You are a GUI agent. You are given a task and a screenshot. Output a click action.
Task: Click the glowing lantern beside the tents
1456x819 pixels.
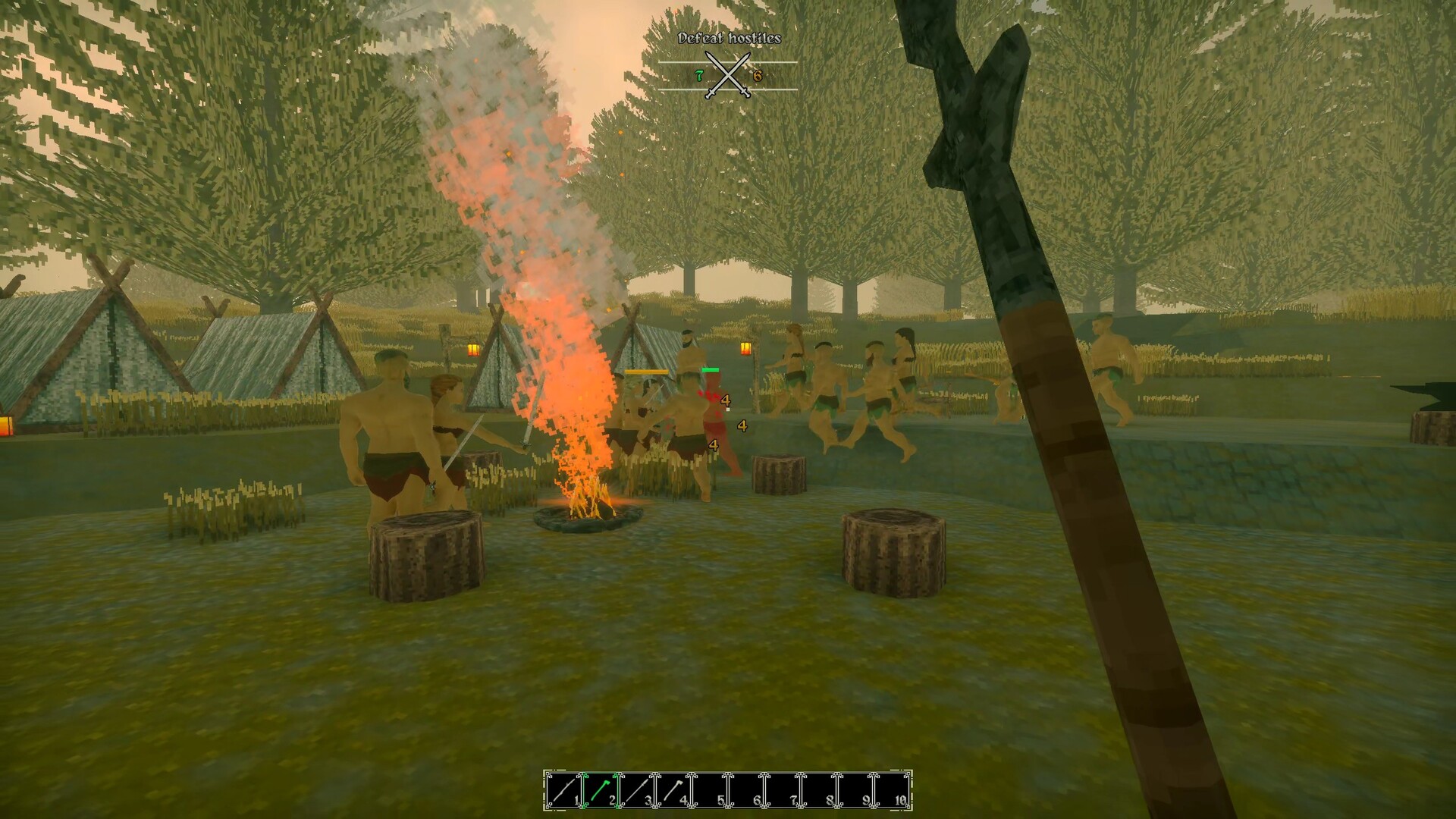[472, 350]
